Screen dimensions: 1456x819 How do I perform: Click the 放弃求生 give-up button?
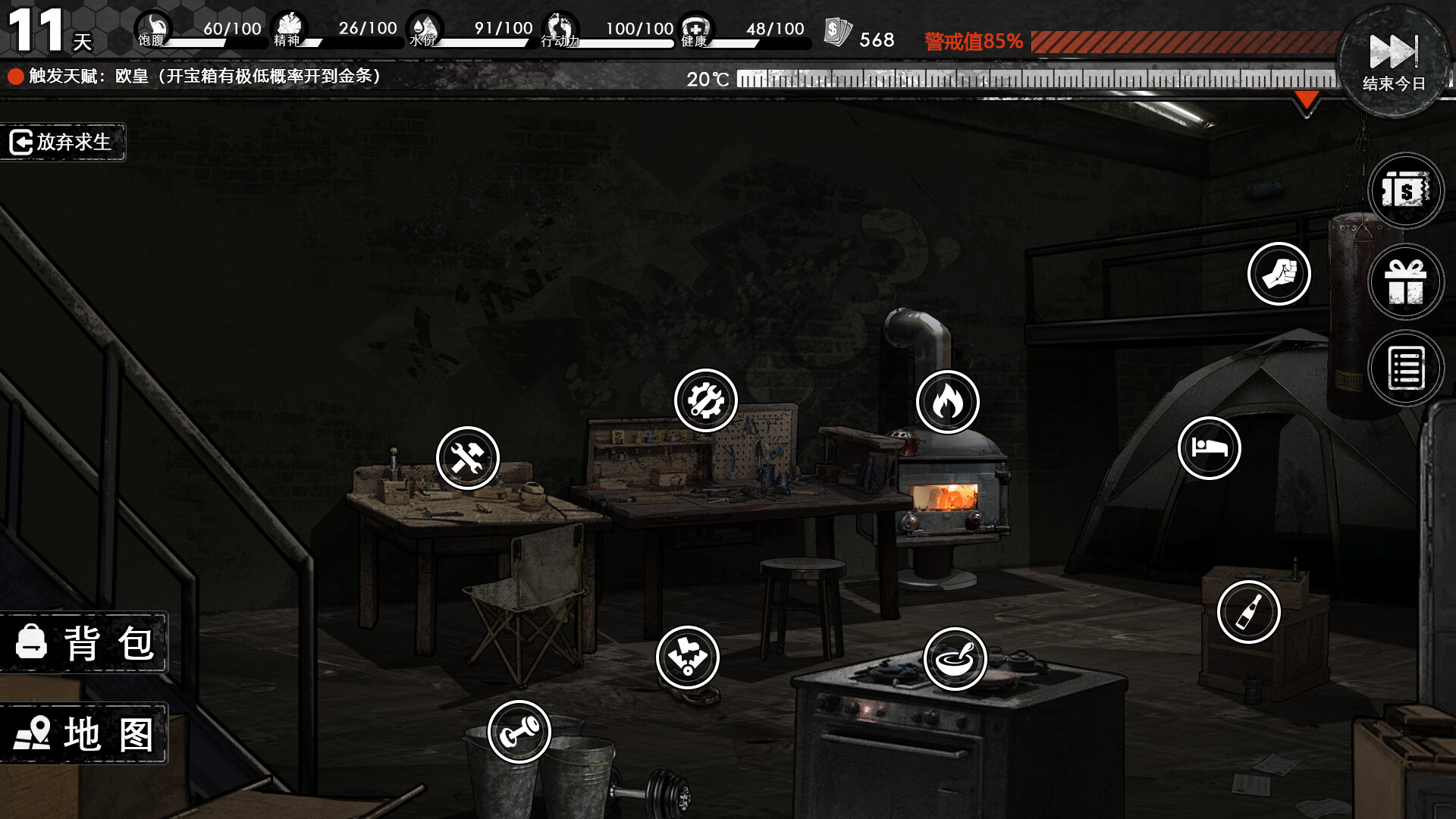[62, 142]
